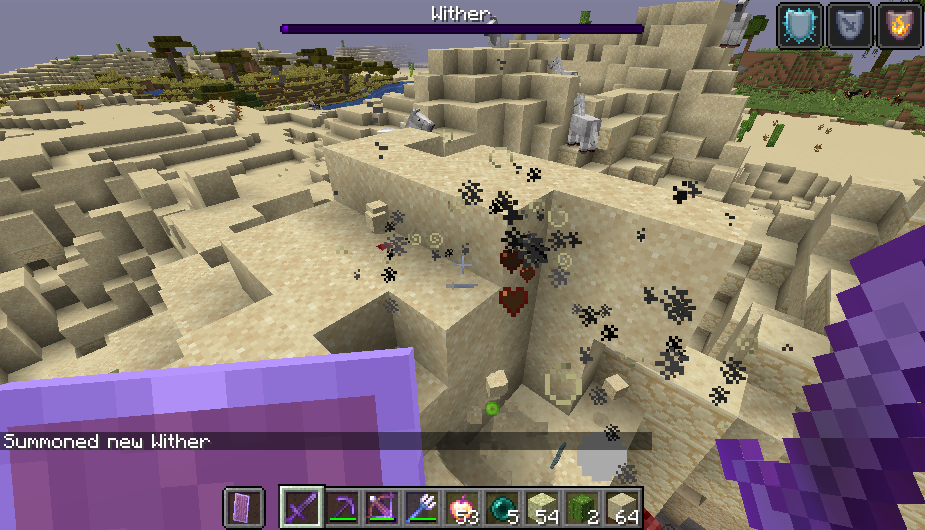
Task: Choose the crossbow in the hotbar
Action: (x=381, y=508)
